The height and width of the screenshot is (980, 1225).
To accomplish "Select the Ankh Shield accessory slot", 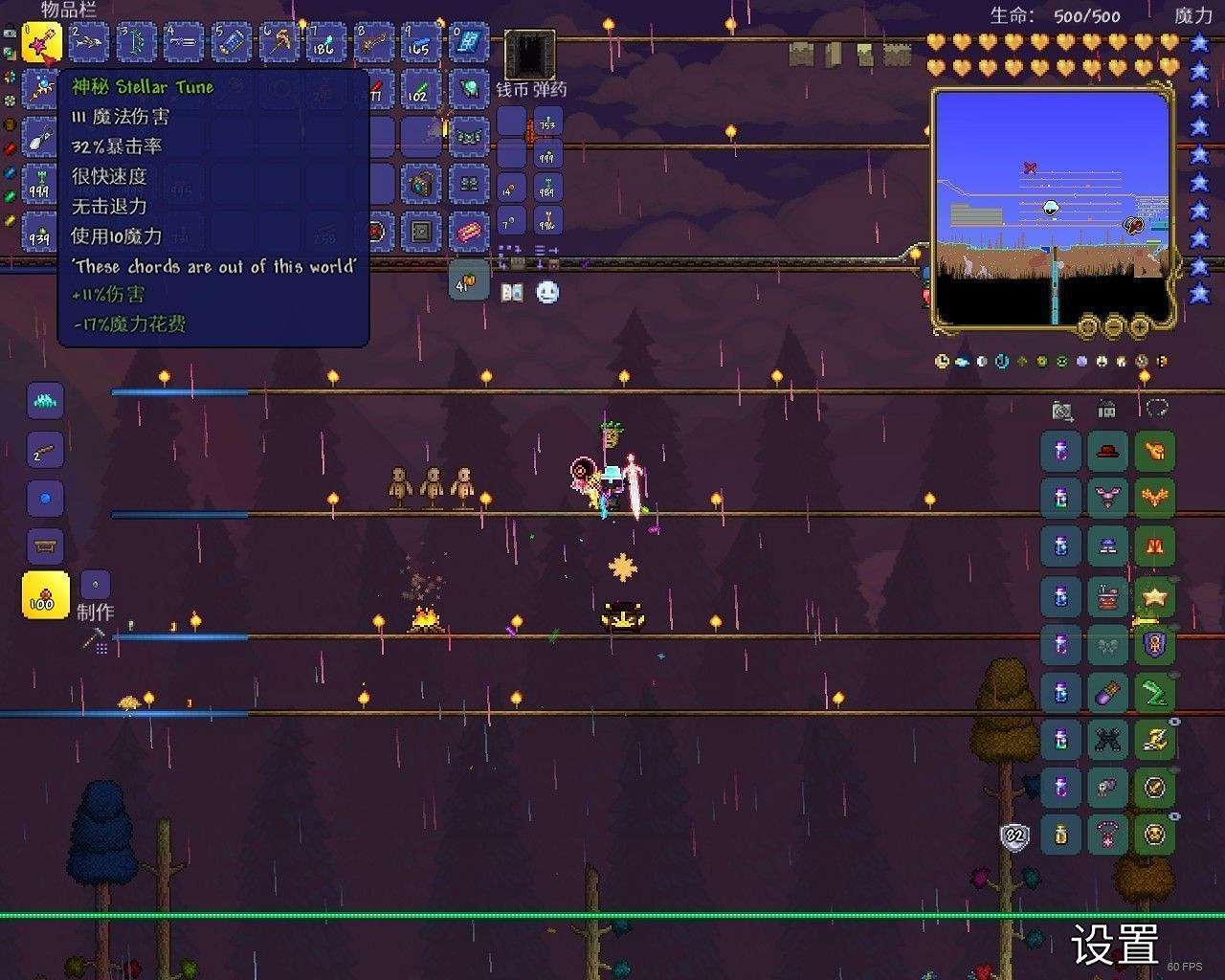I will pyautogui.click(x=1155, y=645).
